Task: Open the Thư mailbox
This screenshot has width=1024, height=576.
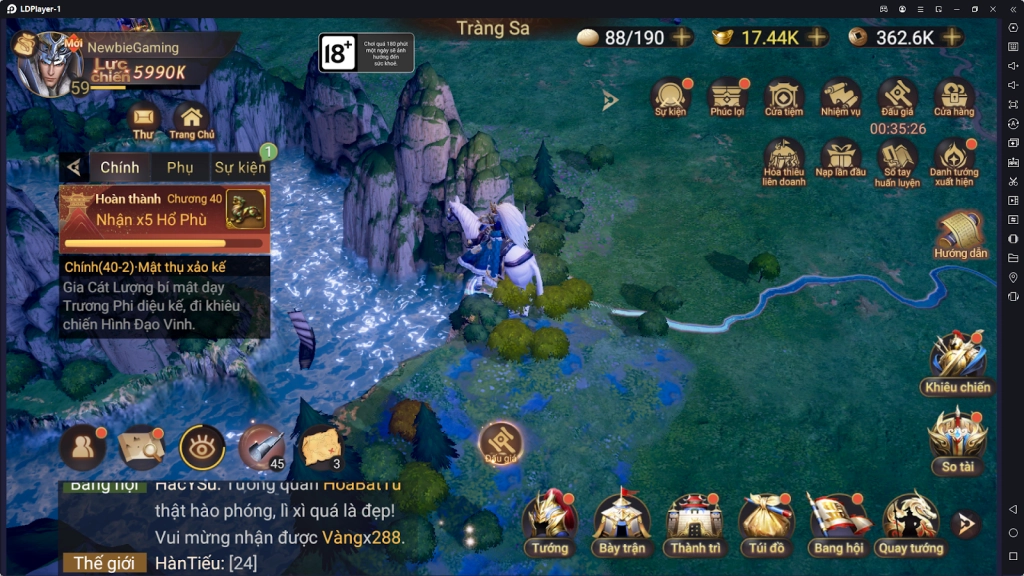Action: click(143, 119)
